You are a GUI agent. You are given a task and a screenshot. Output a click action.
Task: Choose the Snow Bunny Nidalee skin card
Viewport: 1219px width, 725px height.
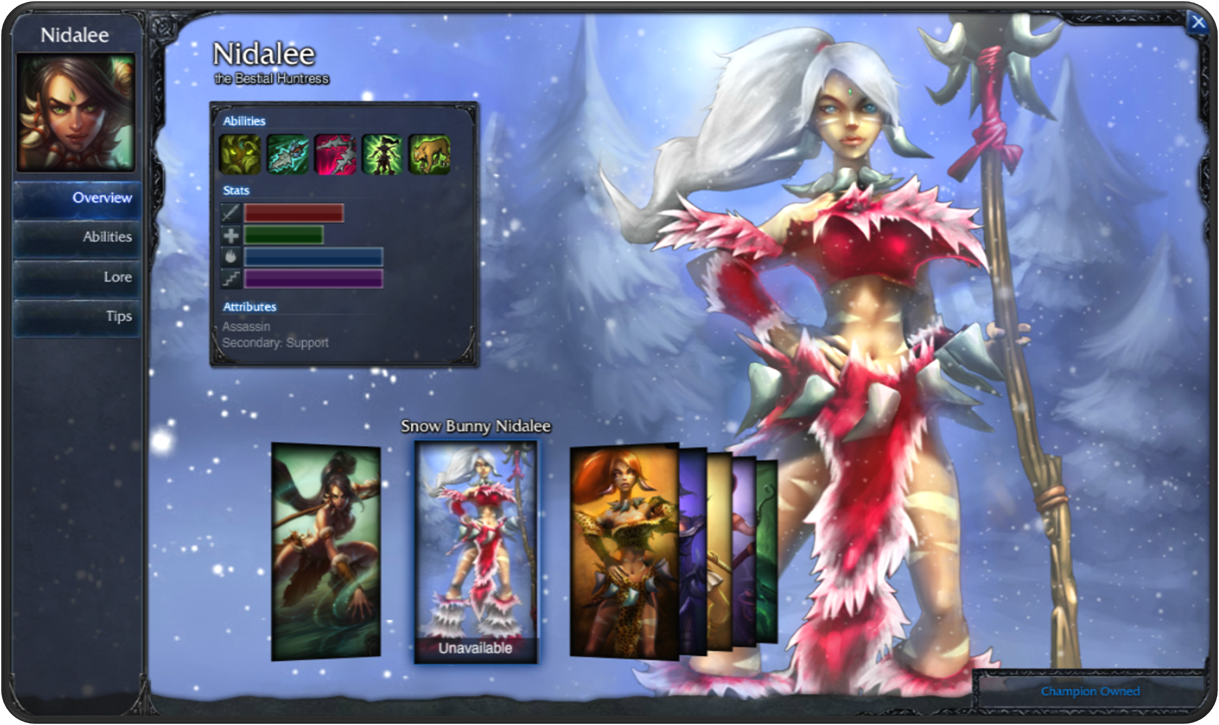click(476, 545)
